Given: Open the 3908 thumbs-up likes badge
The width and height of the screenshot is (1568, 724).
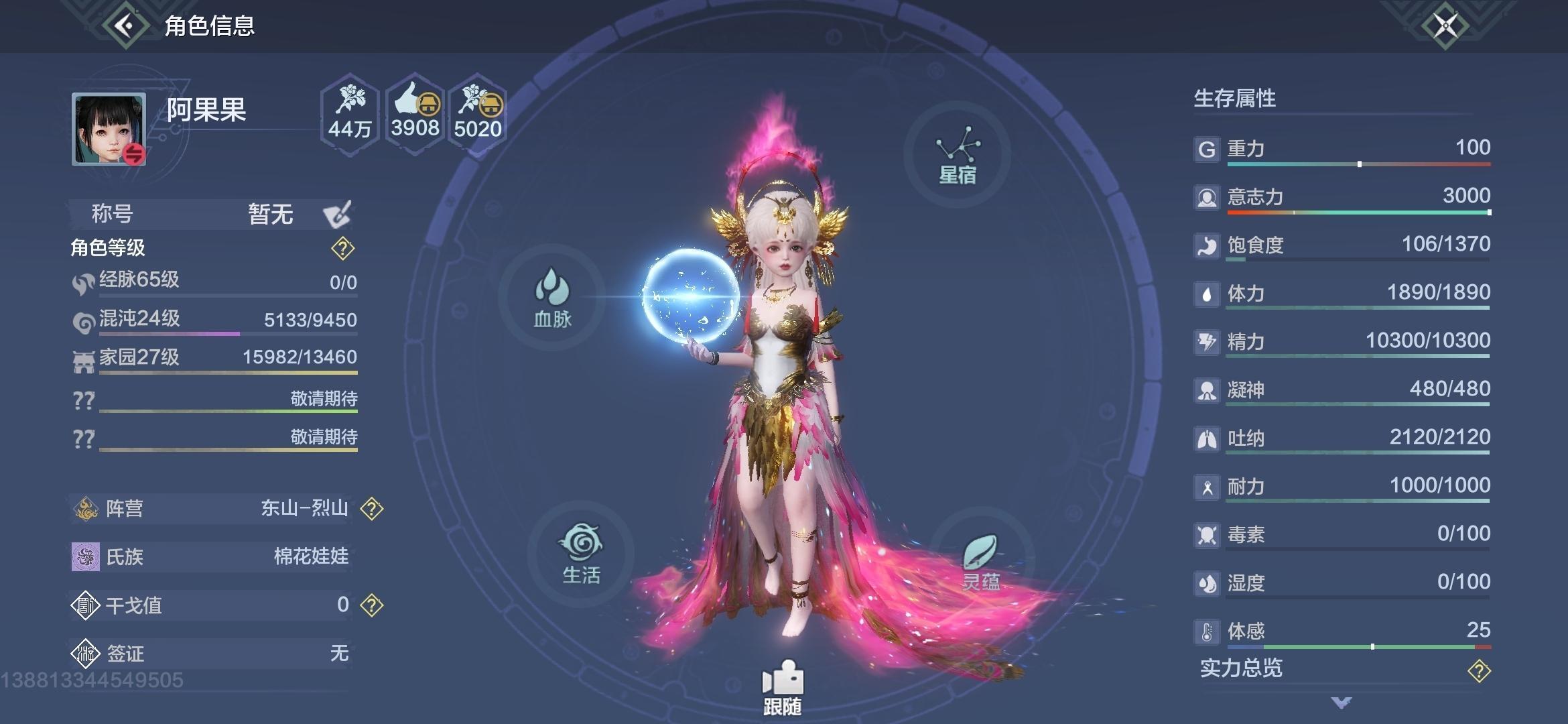Looking at the screenshot, I should [x=415, y=114].
